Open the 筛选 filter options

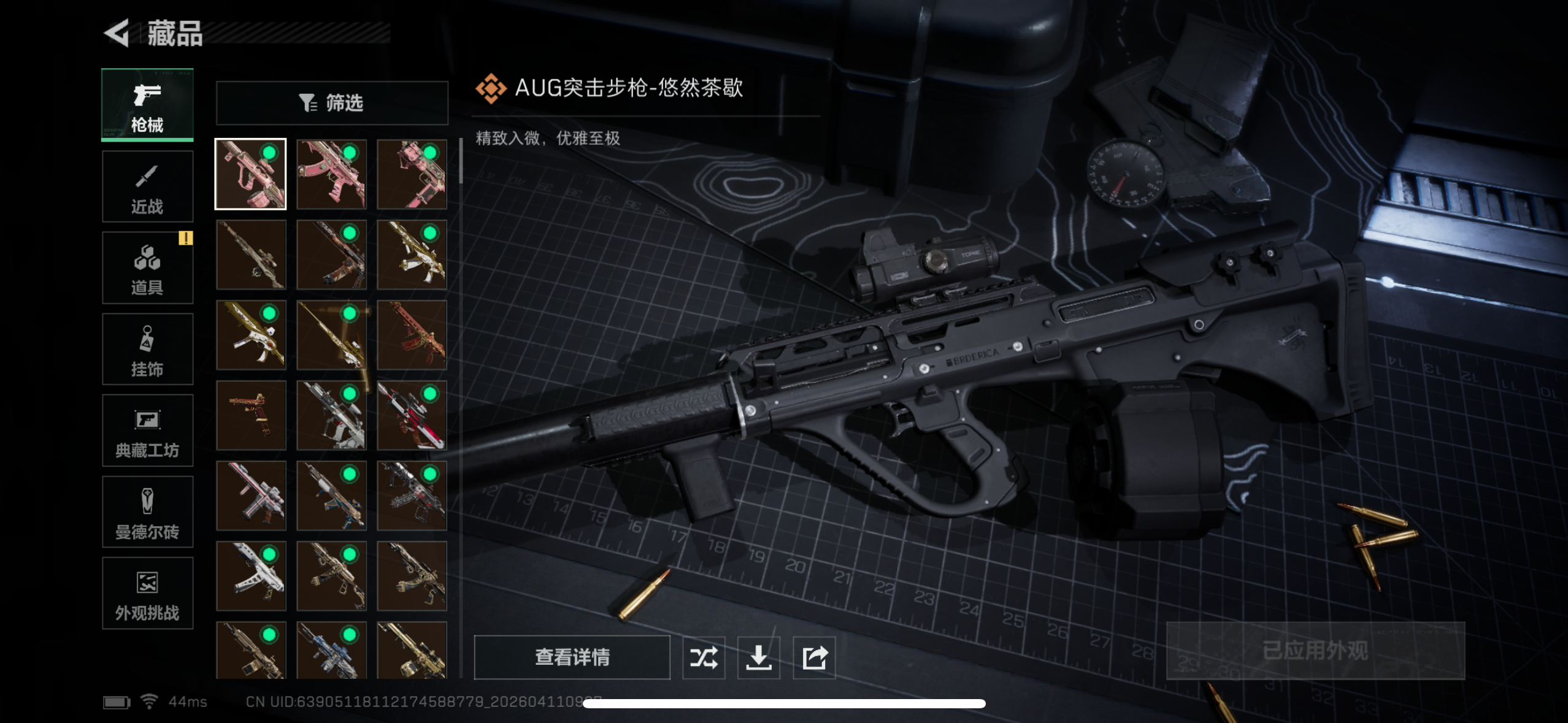tap(332, 102)
